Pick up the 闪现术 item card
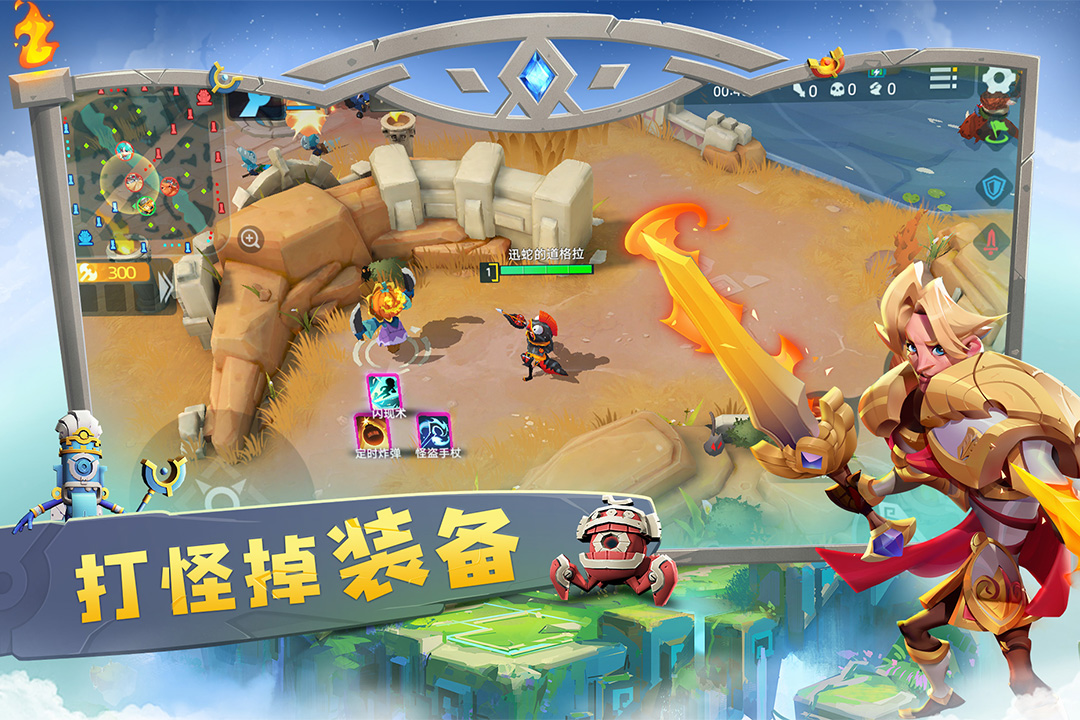Viewport: 1080px width, 720px height. point(382,391)
